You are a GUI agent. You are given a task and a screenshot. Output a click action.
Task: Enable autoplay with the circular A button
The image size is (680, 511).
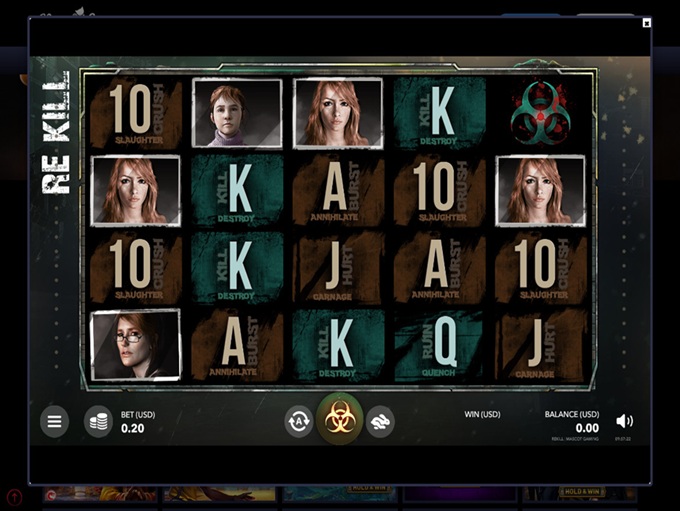click(298, 422)
